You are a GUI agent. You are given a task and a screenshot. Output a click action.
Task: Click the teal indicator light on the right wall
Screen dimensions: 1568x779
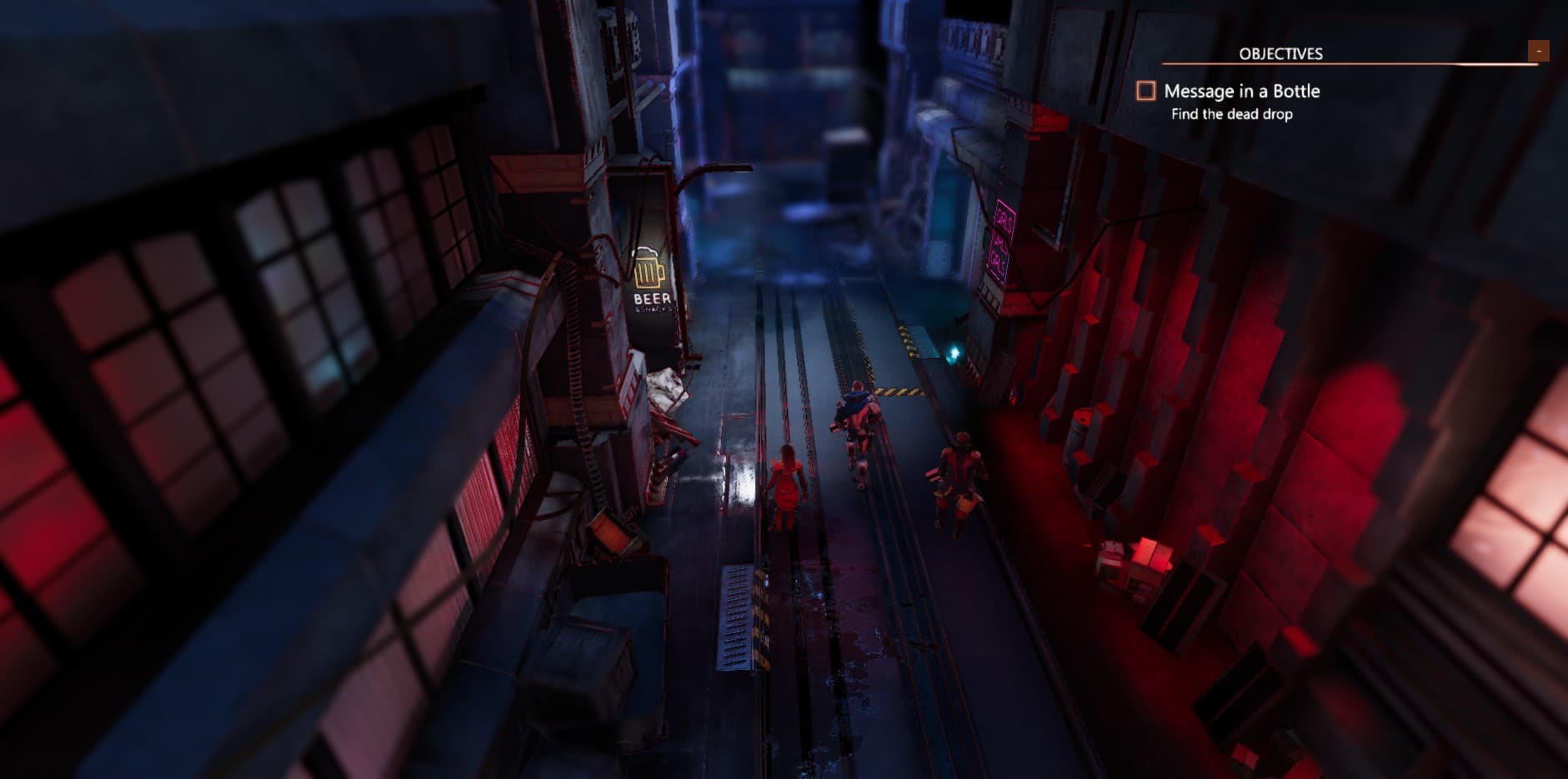click(954, 354)
